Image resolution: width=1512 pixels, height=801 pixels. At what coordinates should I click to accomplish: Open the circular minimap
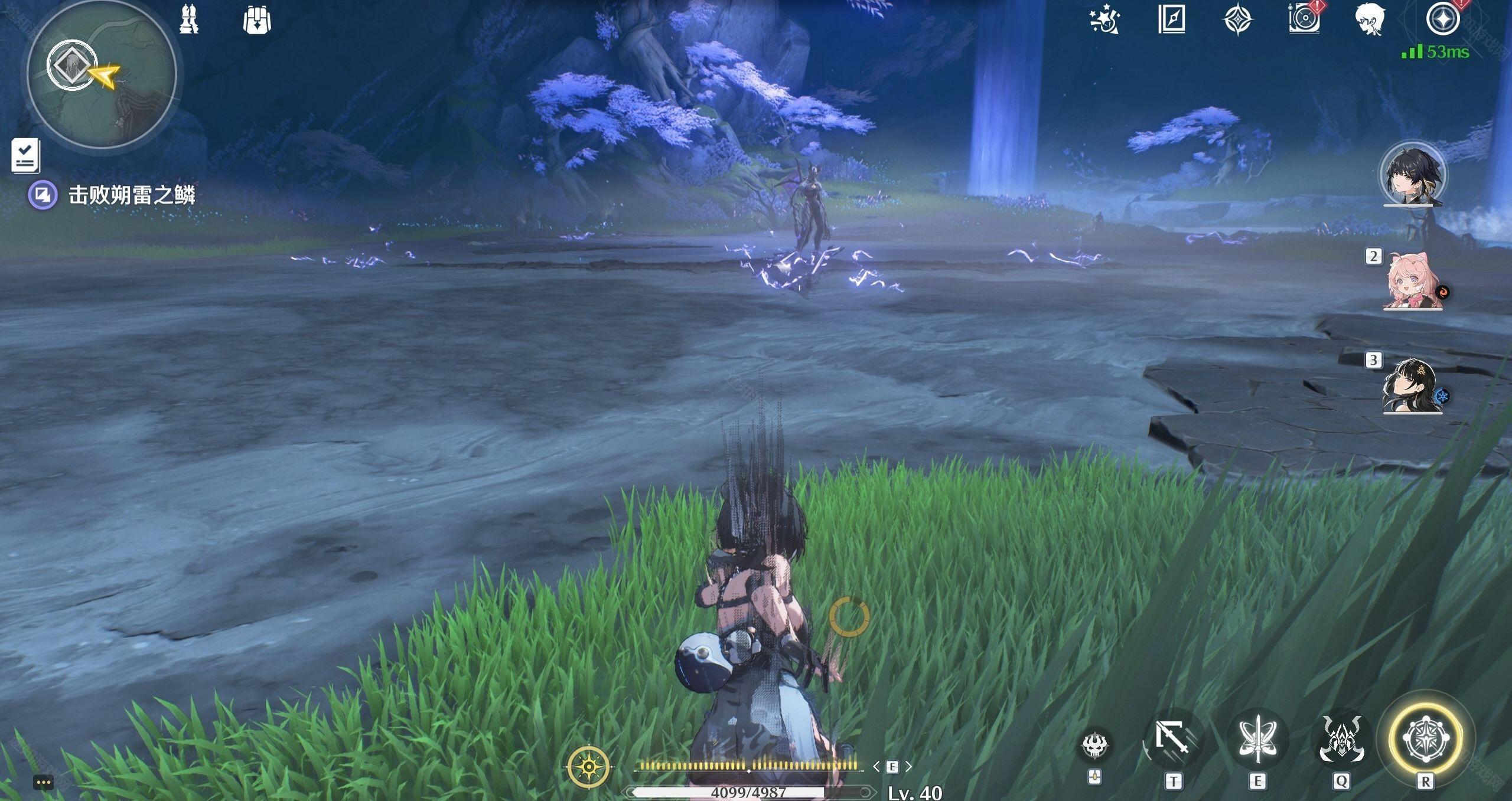click(x=102, y=75)
